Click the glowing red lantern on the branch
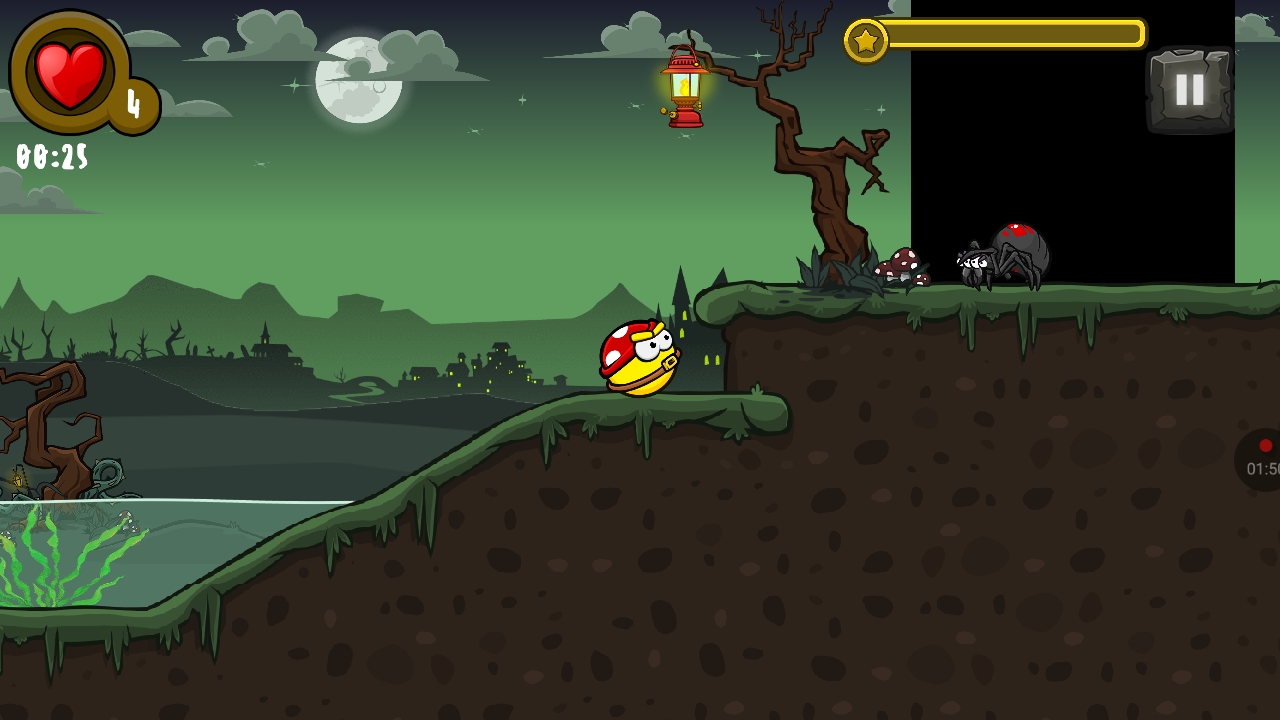 click(683, 88)
